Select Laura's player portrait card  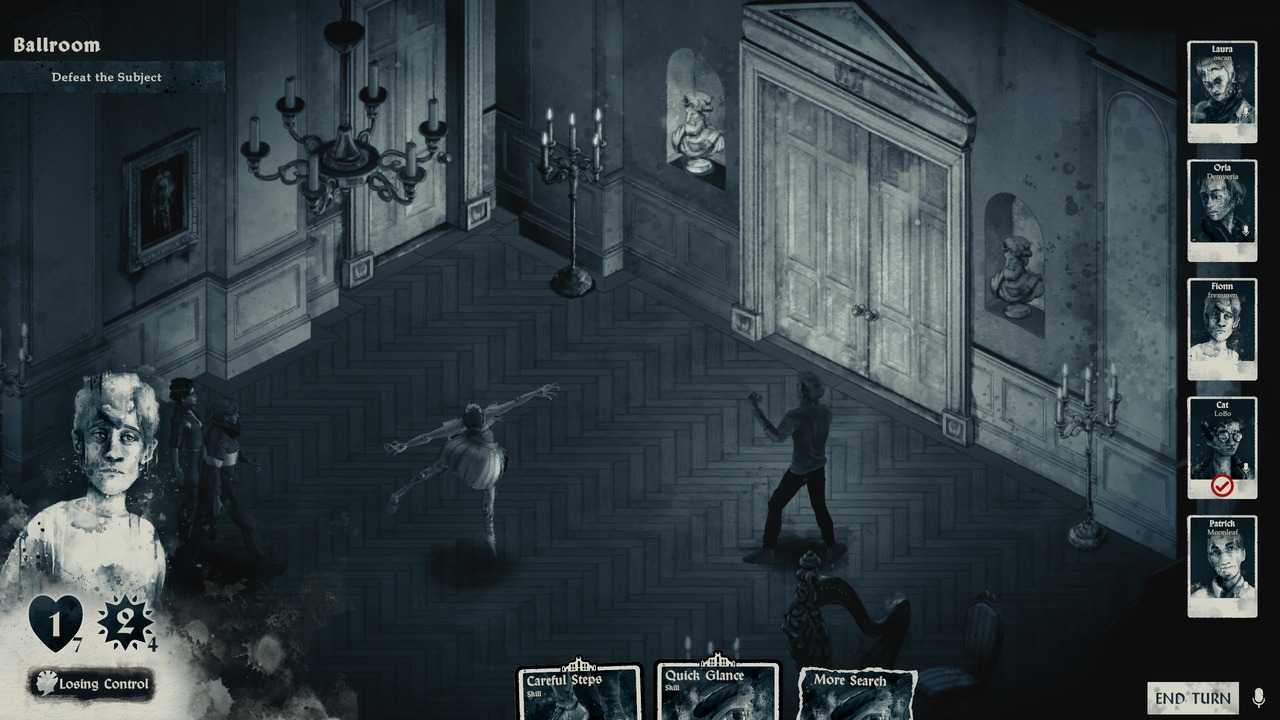click(1221, 92)
